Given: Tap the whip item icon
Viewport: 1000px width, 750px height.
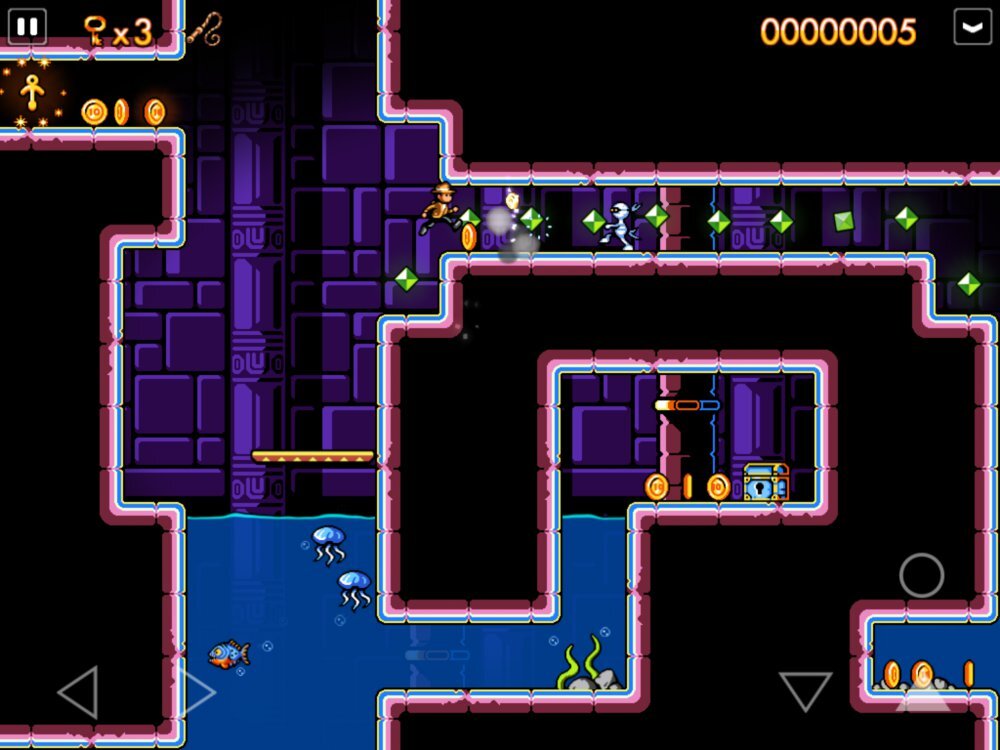Looking at the screenshot, I should coord(204,28).
